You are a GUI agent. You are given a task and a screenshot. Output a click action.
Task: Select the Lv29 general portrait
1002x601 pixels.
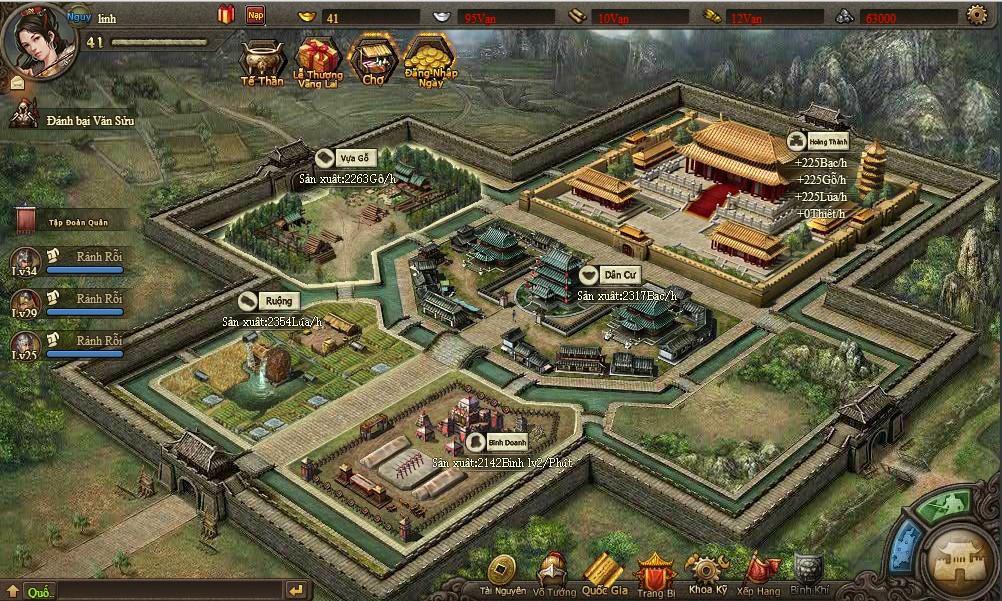click(x=25, y=302)
